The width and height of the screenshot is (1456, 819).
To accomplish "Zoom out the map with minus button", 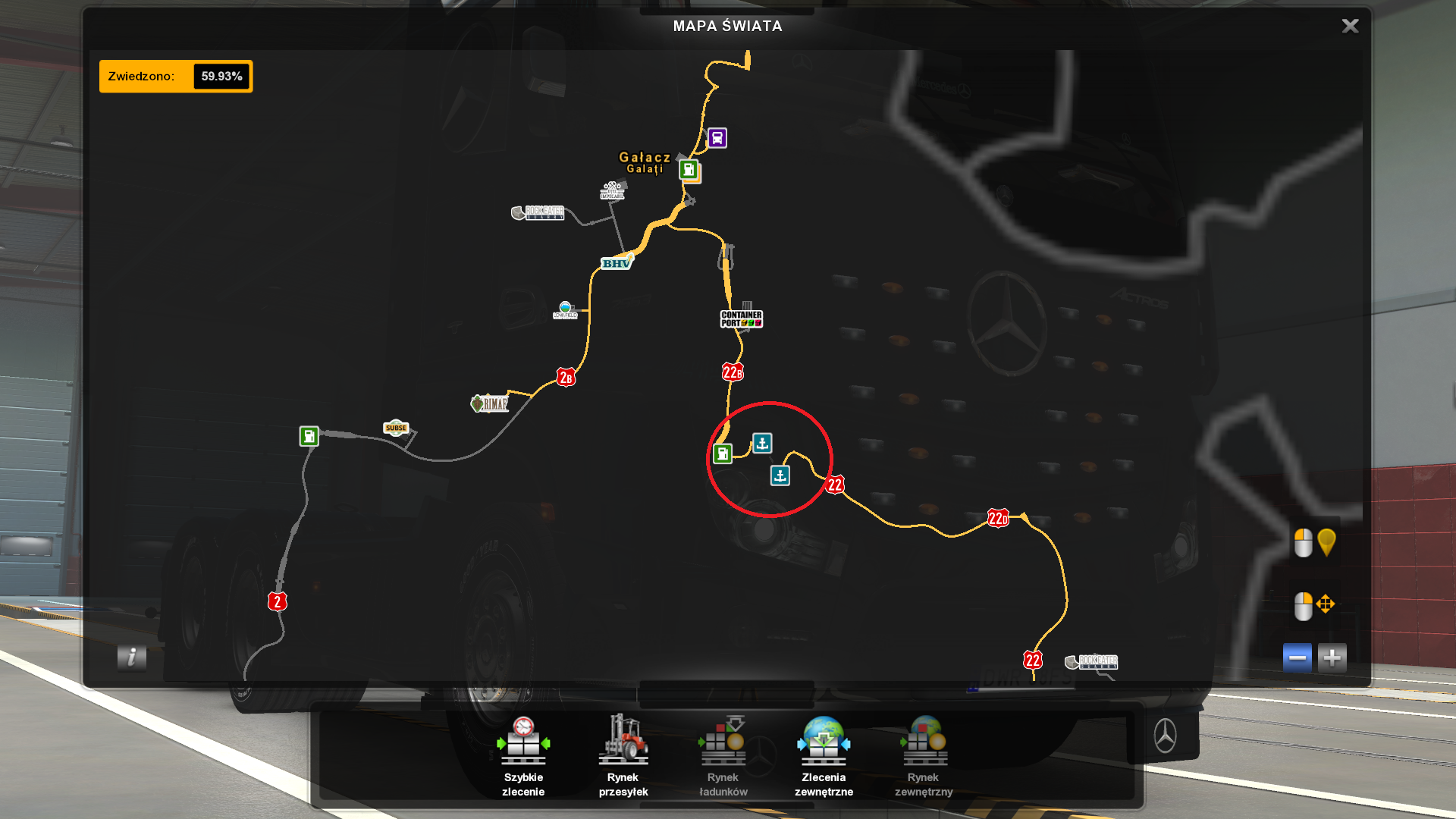I will click(x=1297, y=657).
